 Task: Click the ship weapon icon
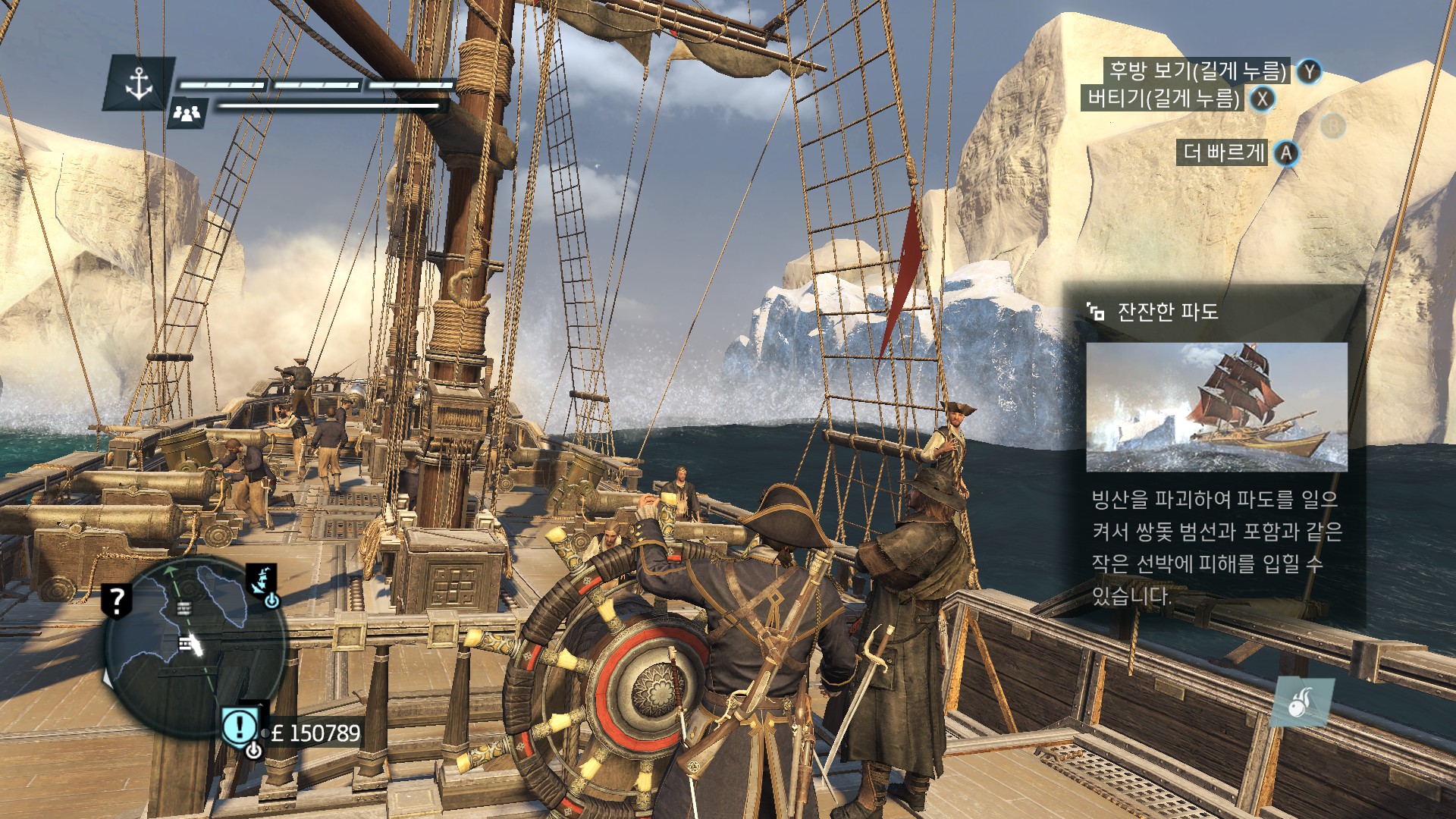coord(1304,702)
